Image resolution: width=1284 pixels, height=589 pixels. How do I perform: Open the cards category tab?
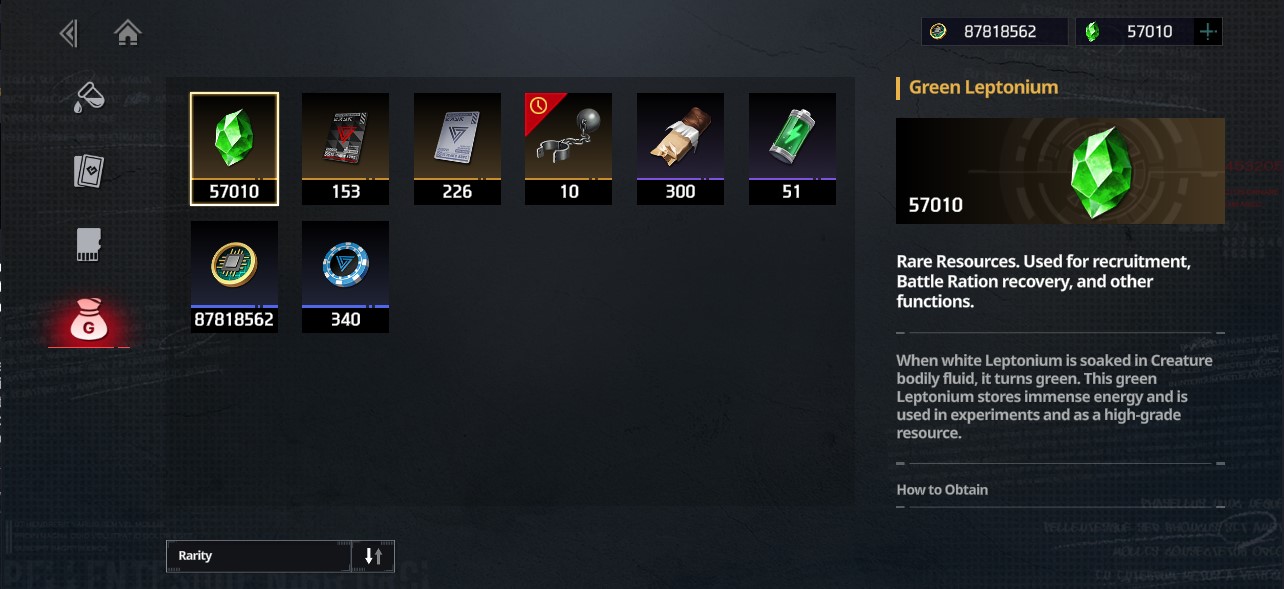tap(89, 171)
